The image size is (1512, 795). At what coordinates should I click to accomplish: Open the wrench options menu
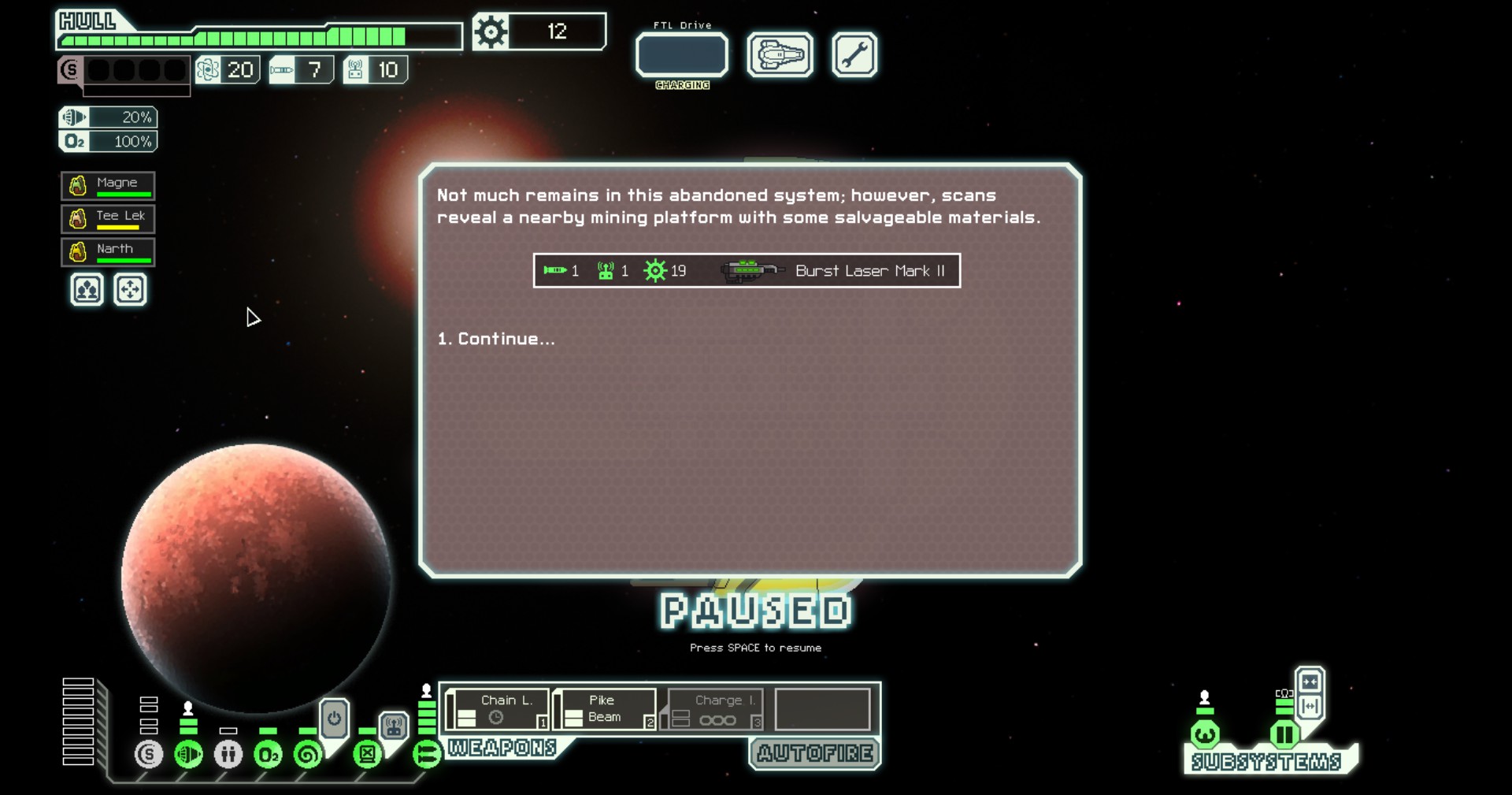tap(854, 55)
